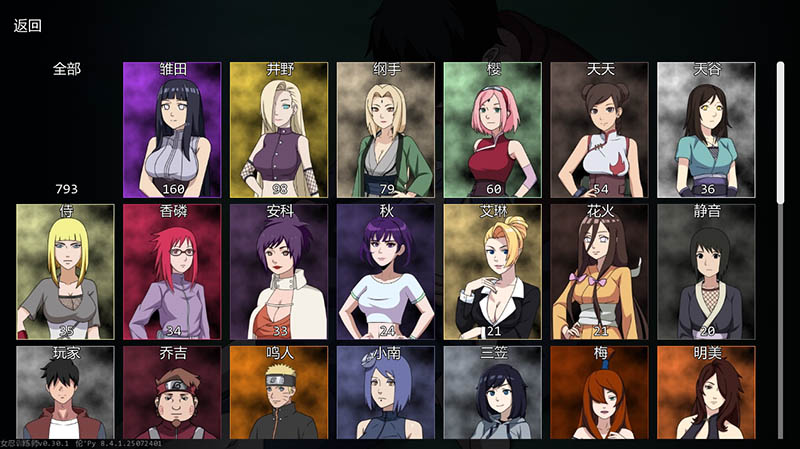
Task: Select the 静音 character card
Action: click(706, 271)
